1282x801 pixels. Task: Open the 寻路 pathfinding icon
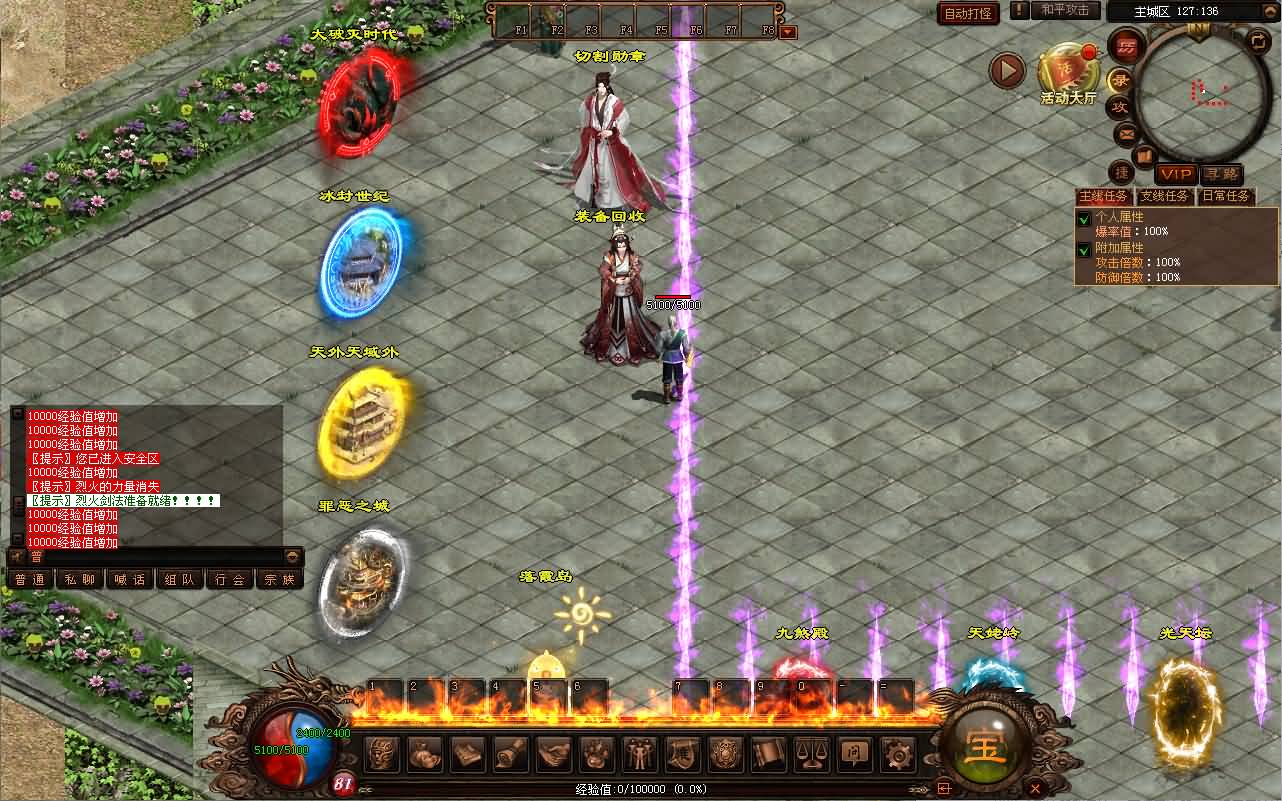(1222, 174)
